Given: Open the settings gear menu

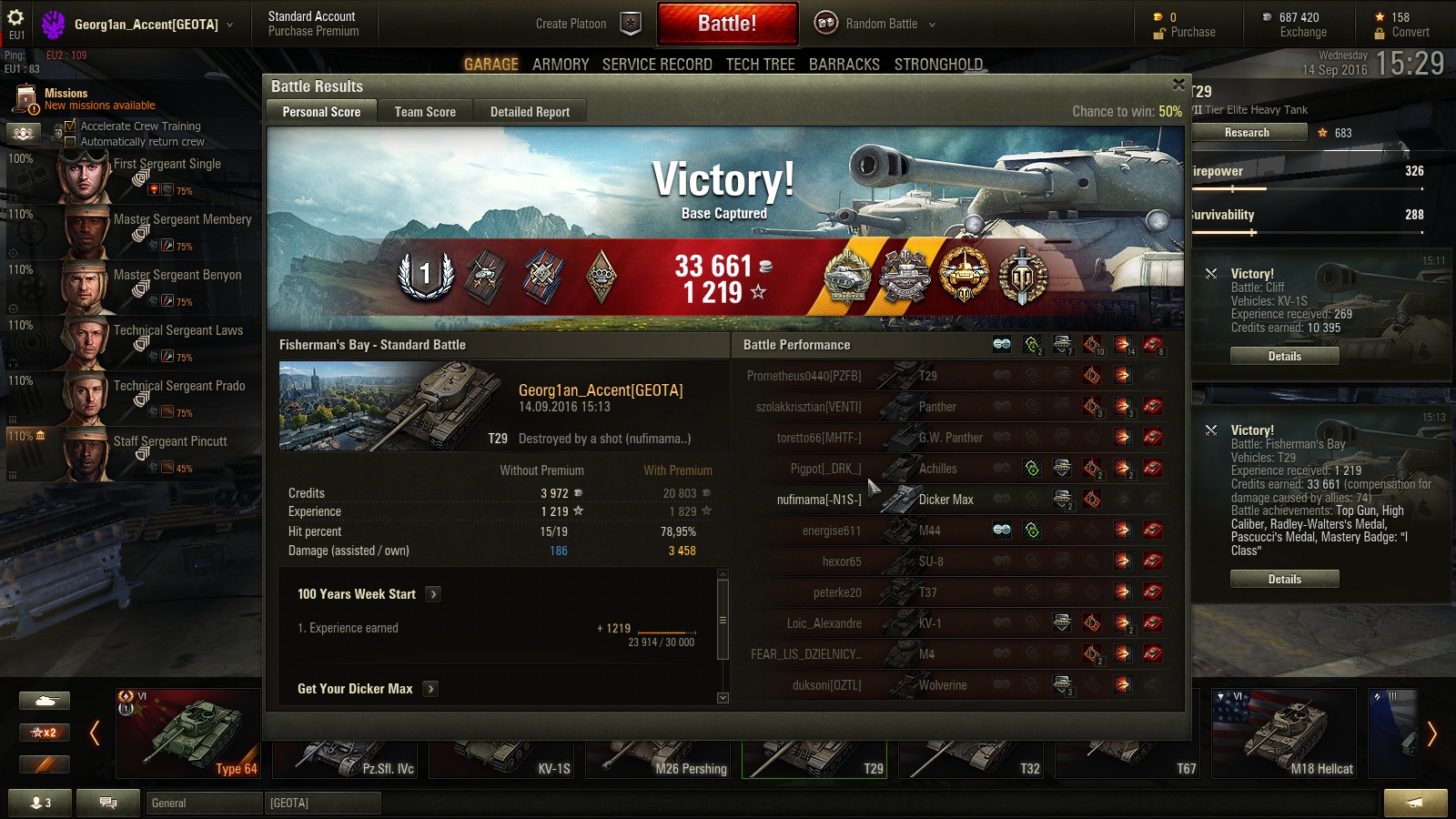Looking at the screenshot, I should click(x=15, y=17).
